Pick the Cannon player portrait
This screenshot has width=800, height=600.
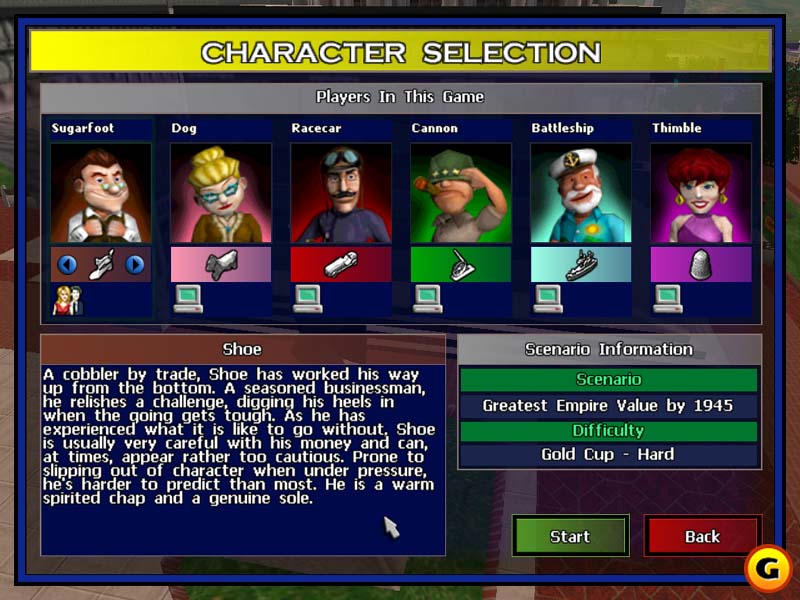point(460,194)
